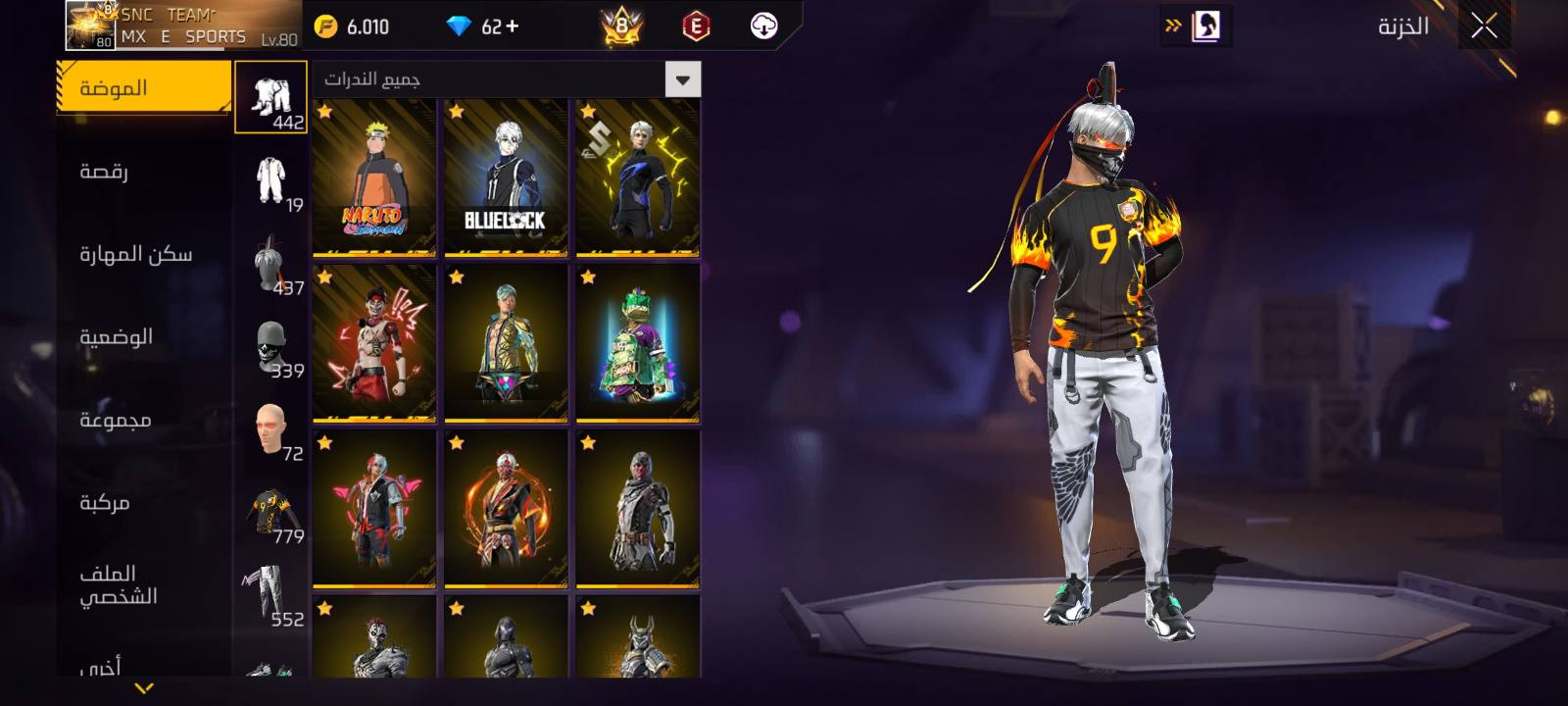This screenshot has width=1568, height=706.
Task: Close the vault screen
Action: pyautogui.click(x=1484, y=26)
